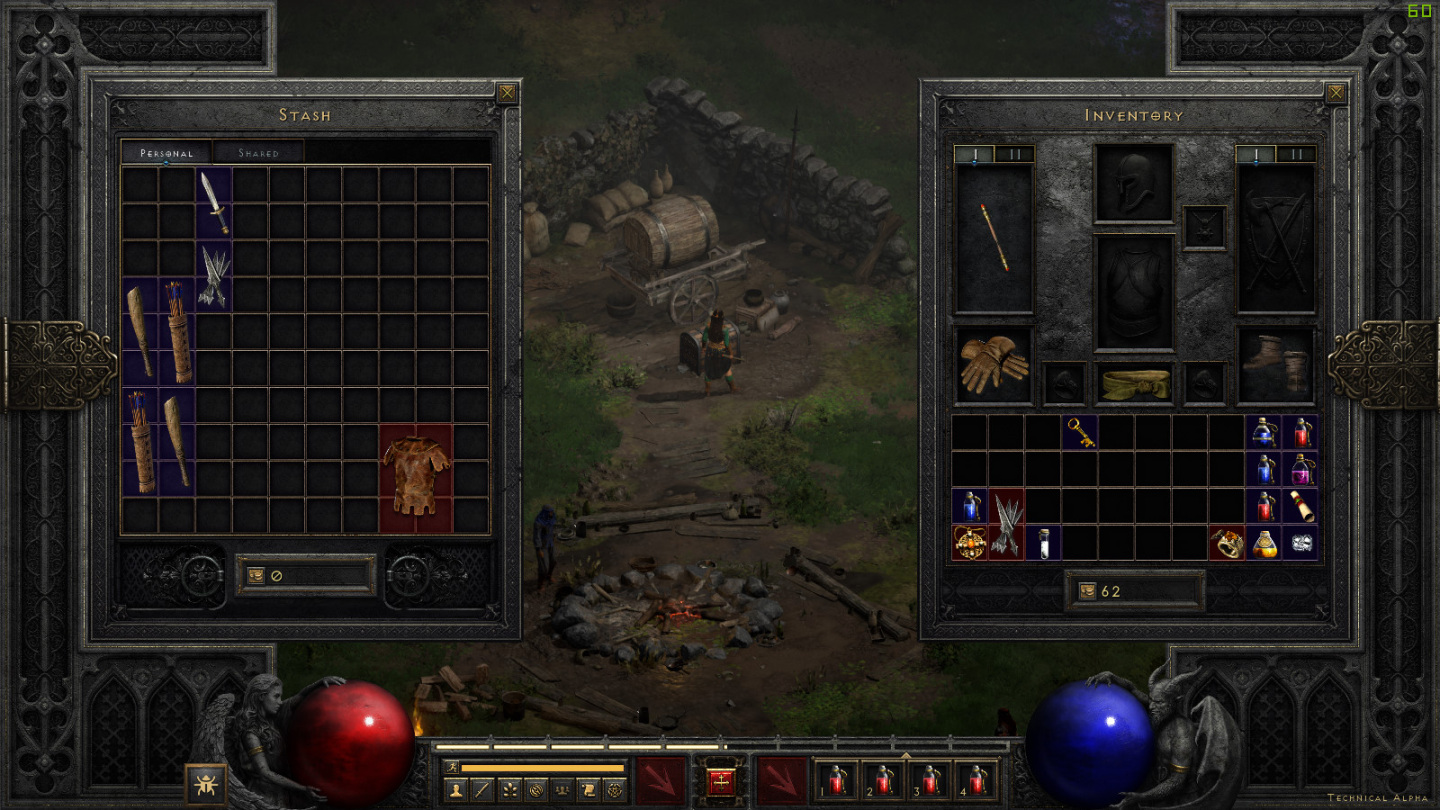Select the Personal stash tab
Image resolution: width=1440 pixels, height=810 pixels.
[x=166, y=153]
